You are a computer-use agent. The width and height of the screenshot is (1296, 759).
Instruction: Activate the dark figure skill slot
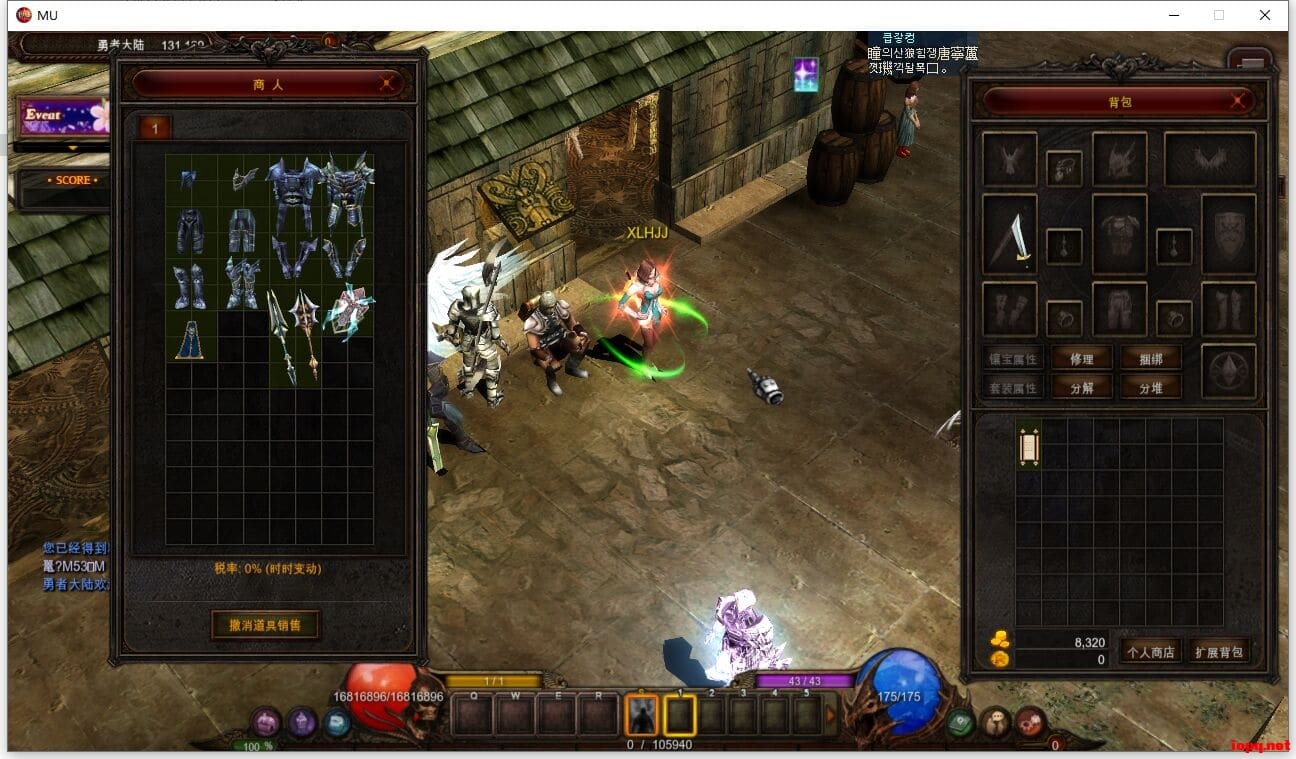pos(641,715)
